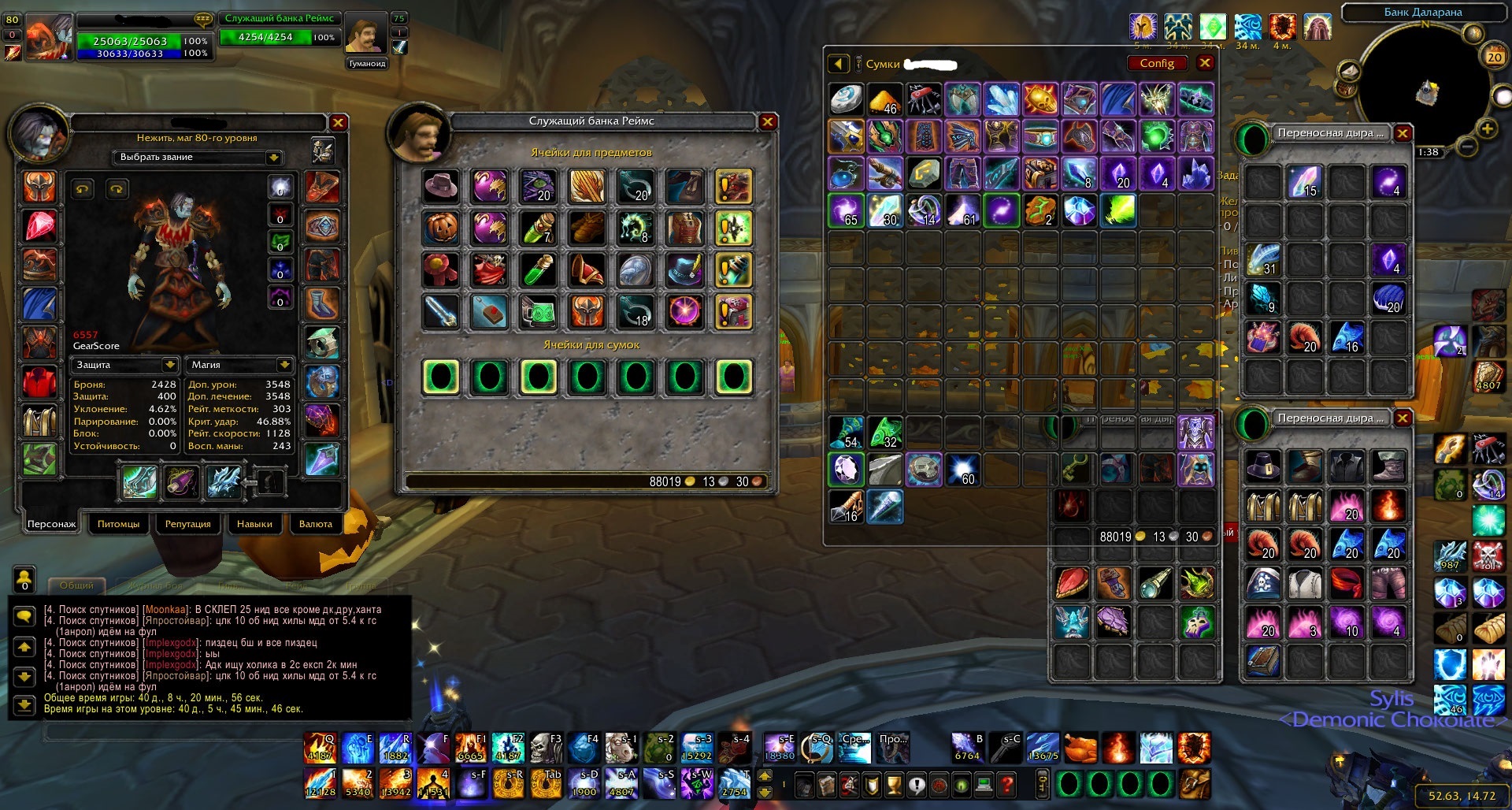Open the Репутация tab
This screenshot has height=810, width=1512.
point(187,524)
